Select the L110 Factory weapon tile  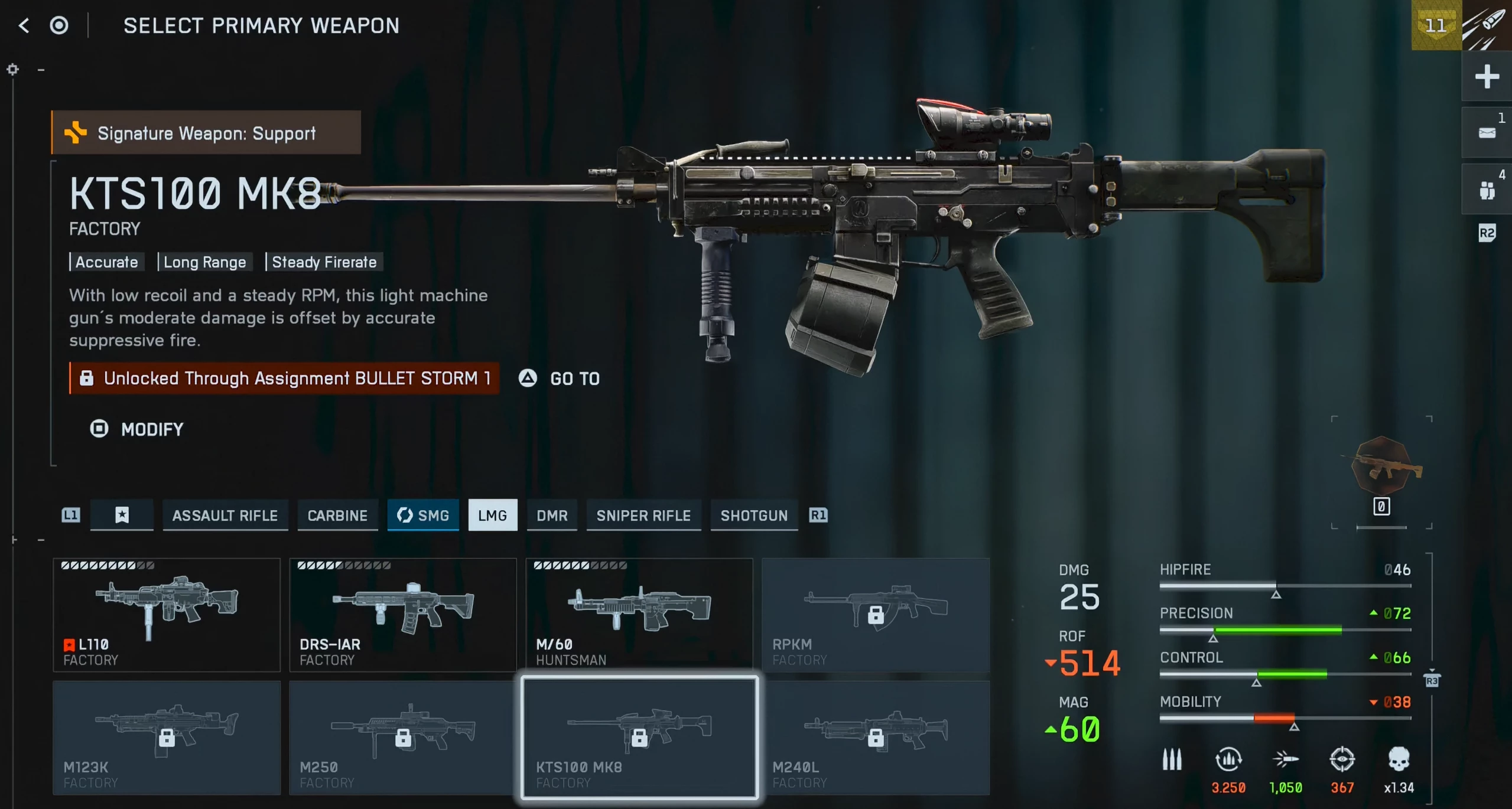[167, 615]
